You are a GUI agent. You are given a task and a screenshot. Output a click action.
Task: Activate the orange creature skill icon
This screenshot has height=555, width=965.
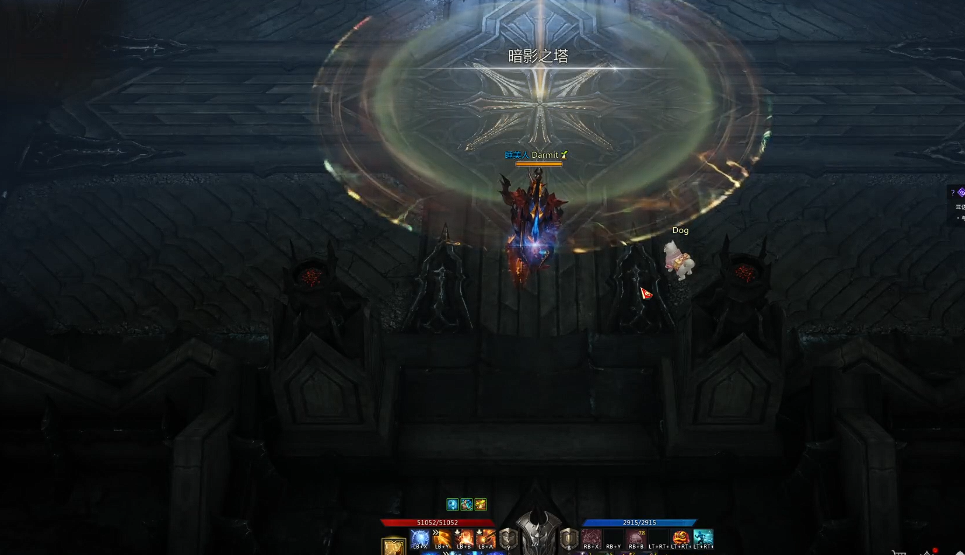(682, 539)
